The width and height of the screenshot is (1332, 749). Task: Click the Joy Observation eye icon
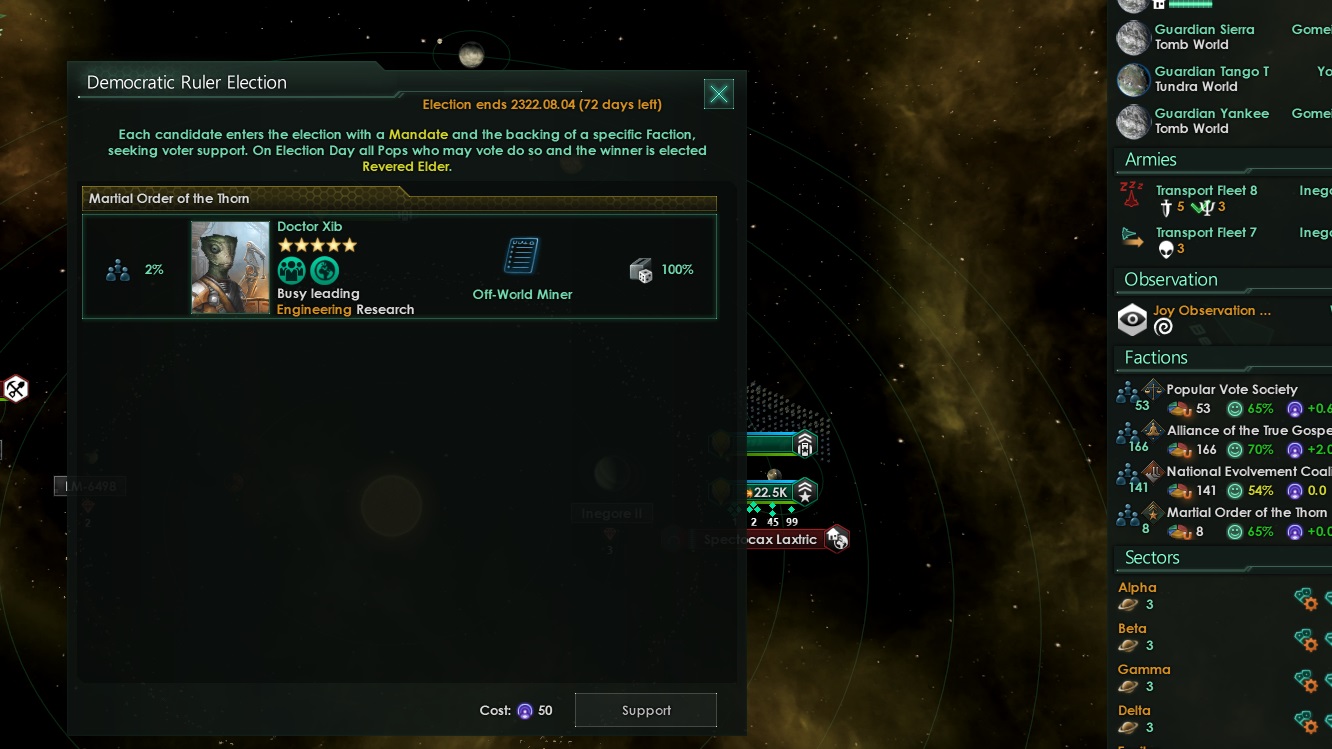tap(1132, 319)
